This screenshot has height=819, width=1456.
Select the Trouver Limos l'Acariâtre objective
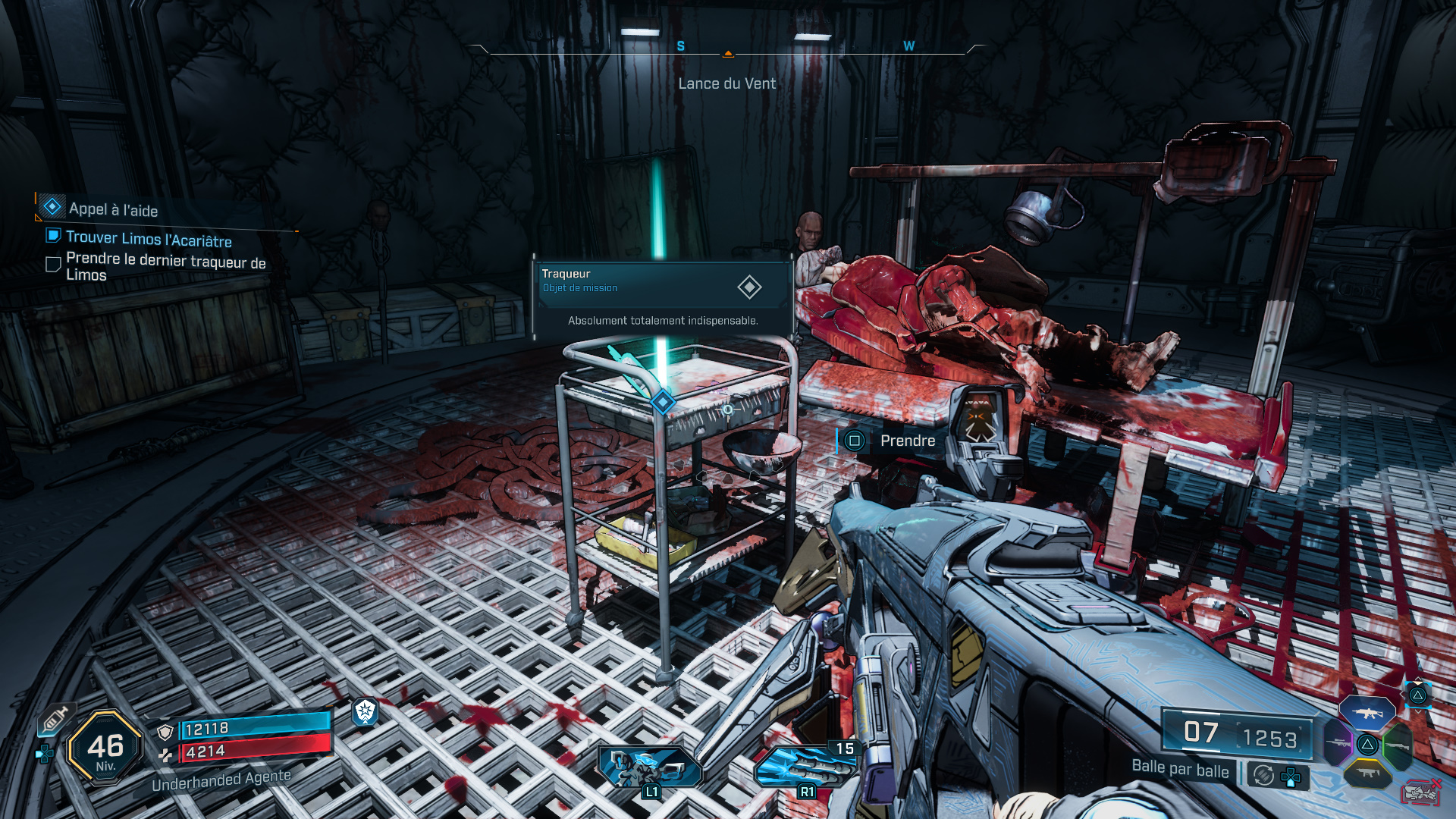(149, 239)
